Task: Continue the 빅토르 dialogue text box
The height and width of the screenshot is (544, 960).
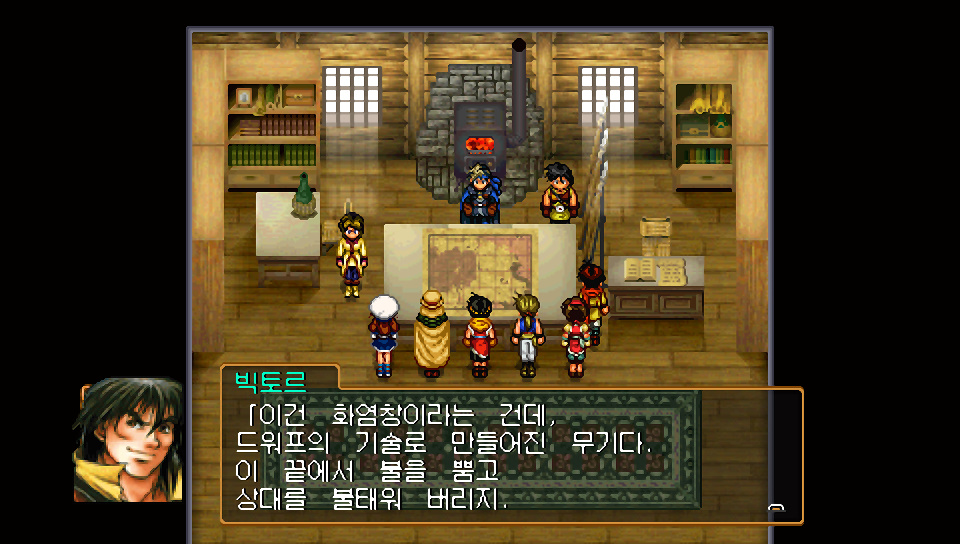Action: coord(510,455)
